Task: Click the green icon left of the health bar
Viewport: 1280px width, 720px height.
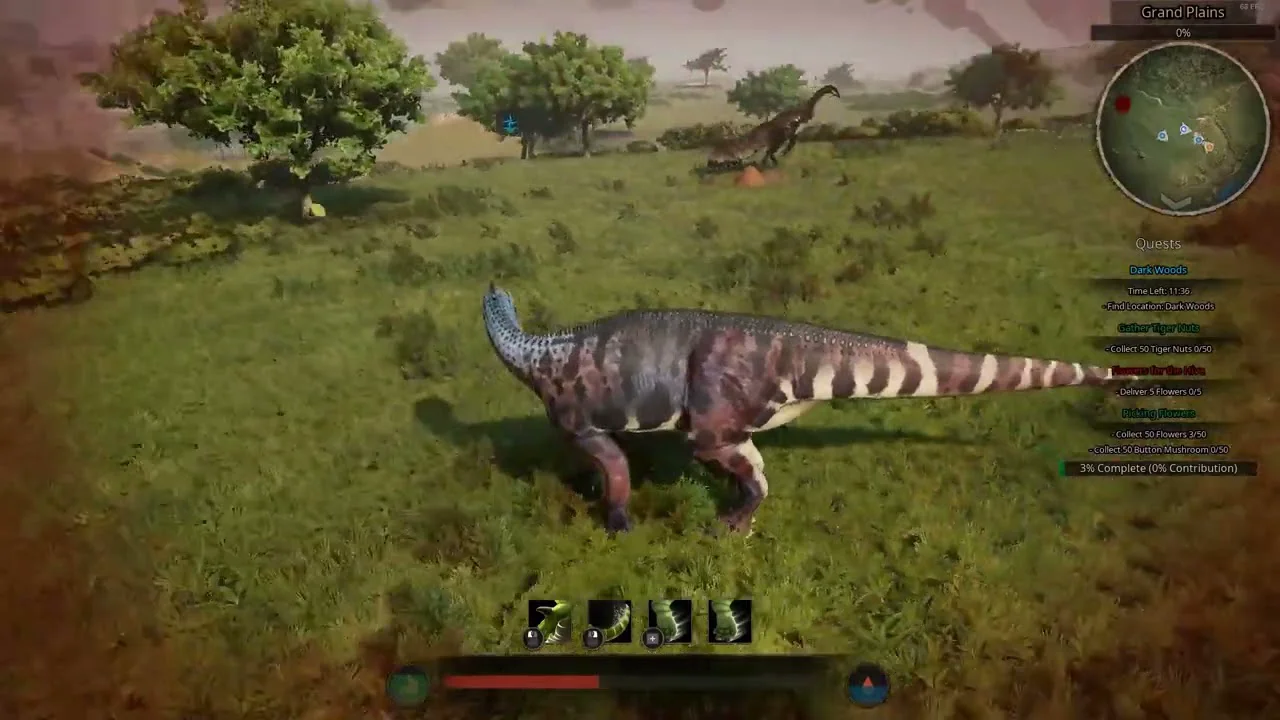Action: (x=409, y=685)
